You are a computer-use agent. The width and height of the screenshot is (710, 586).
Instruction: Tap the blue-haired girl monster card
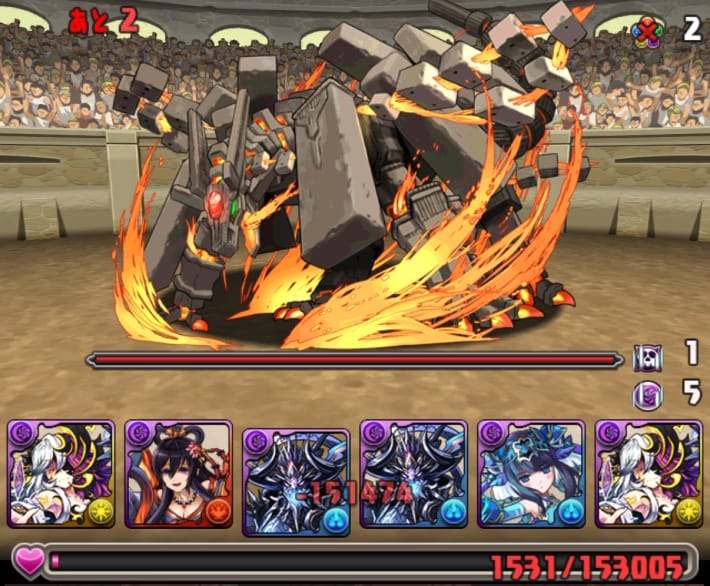[x=529, y=473]
